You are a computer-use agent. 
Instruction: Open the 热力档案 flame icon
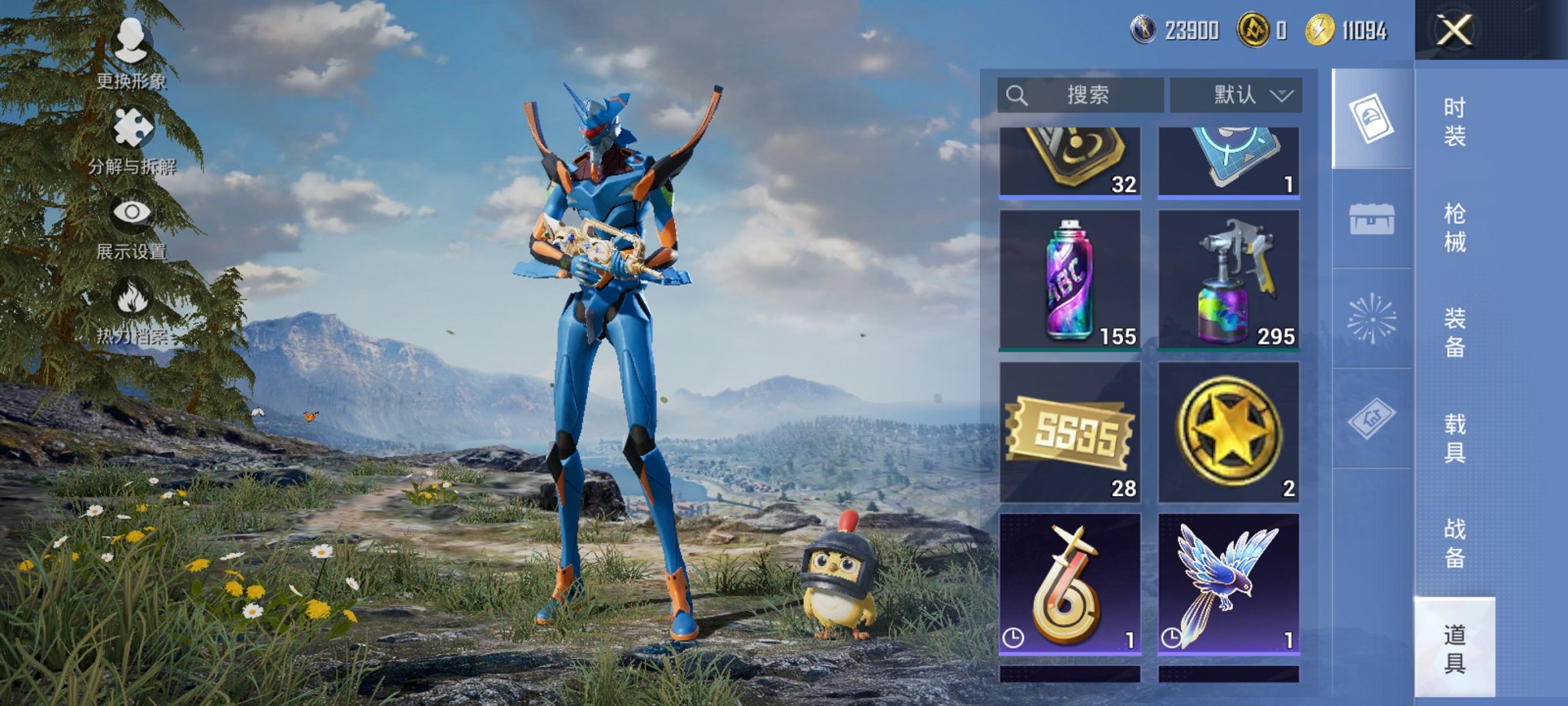click(131, 309)
